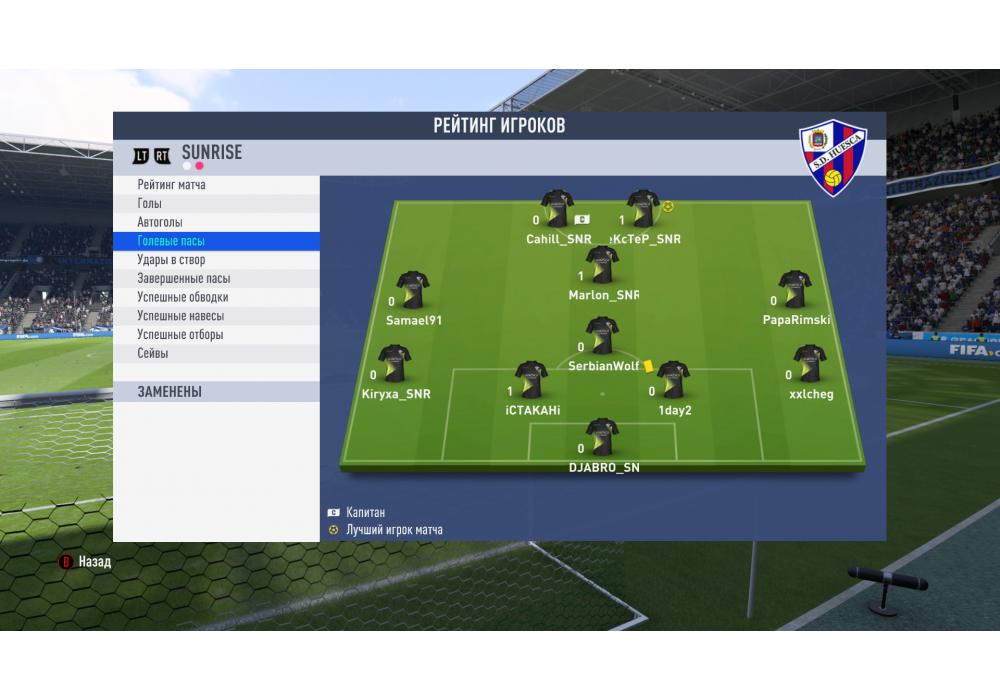Select the Успешные отборы row
The width and height of the screenshot is (1000, 700).
coord(216,335)
